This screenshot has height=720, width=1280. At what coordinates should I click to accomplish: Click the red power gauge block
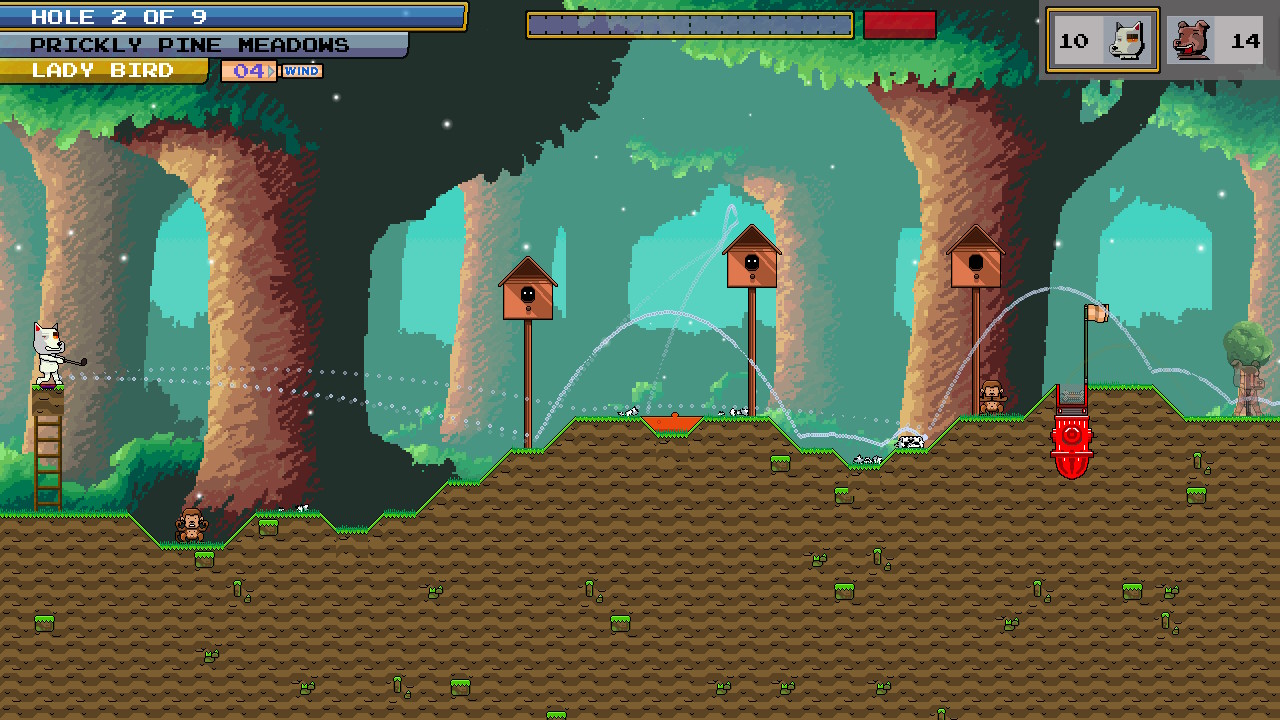click(x=901, y=23)
